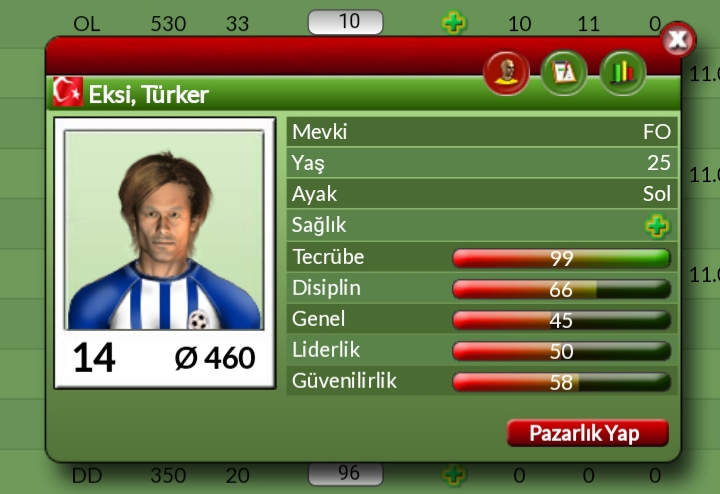Show the bar chart statistics tab
The image size is (720, 494).
[623, 73]
